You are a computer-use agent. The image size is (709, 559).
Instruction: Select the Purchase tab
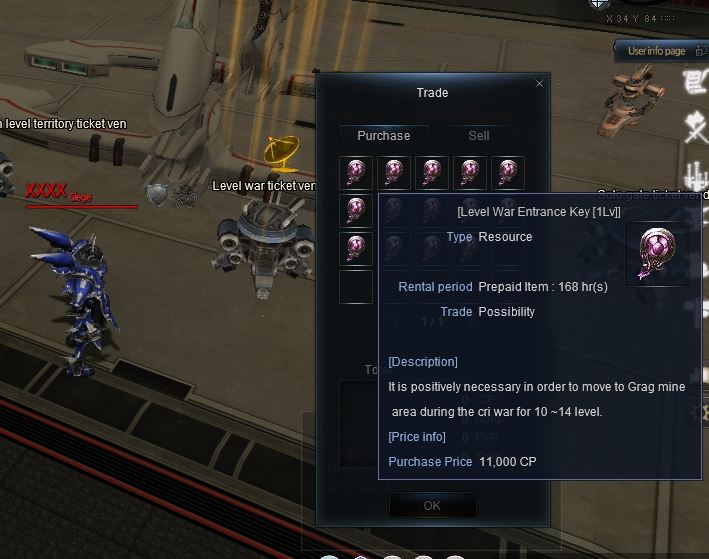click(384, 135)
